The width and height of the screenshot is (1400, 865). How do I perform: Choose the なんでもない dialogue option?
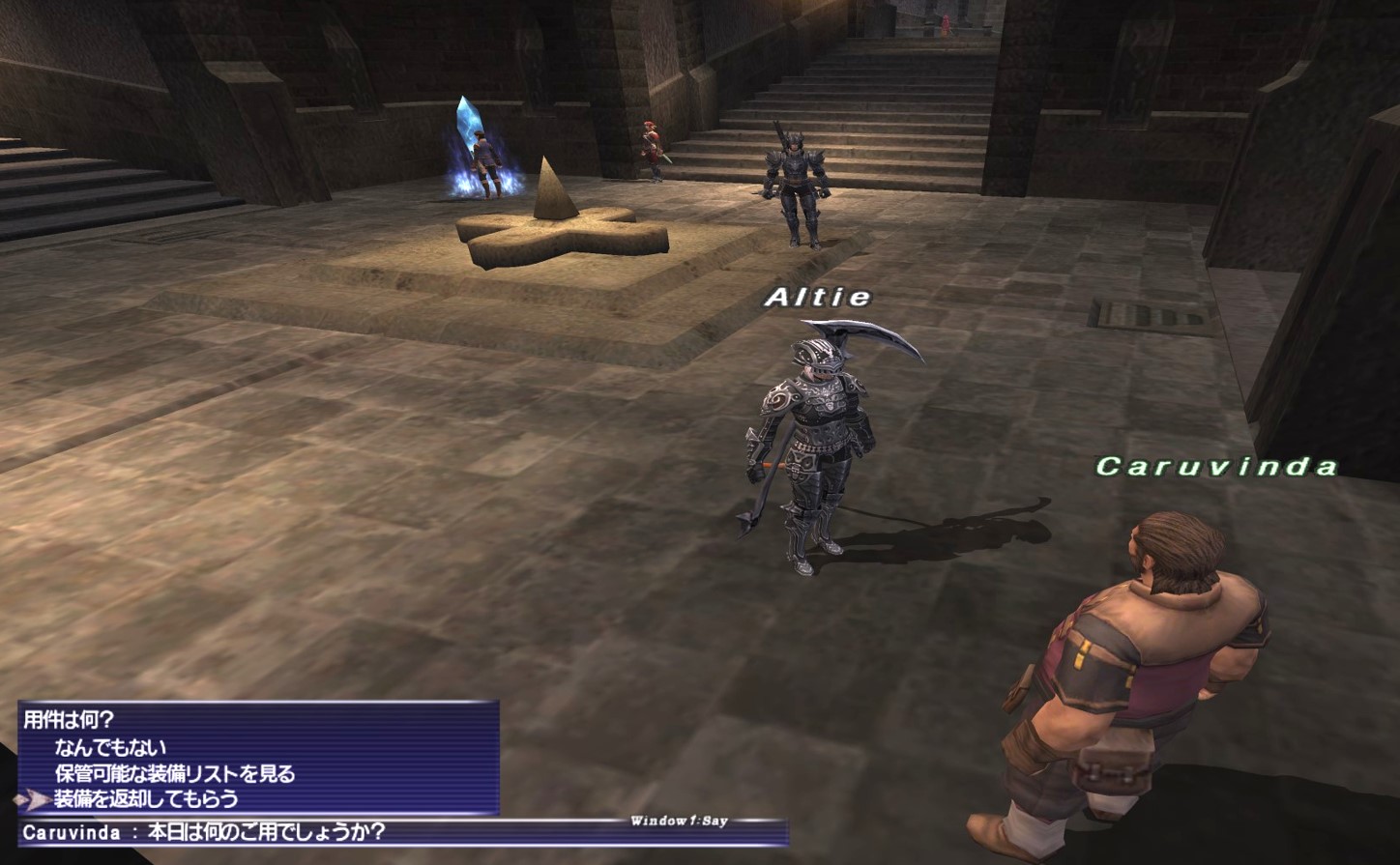[110, 747]
